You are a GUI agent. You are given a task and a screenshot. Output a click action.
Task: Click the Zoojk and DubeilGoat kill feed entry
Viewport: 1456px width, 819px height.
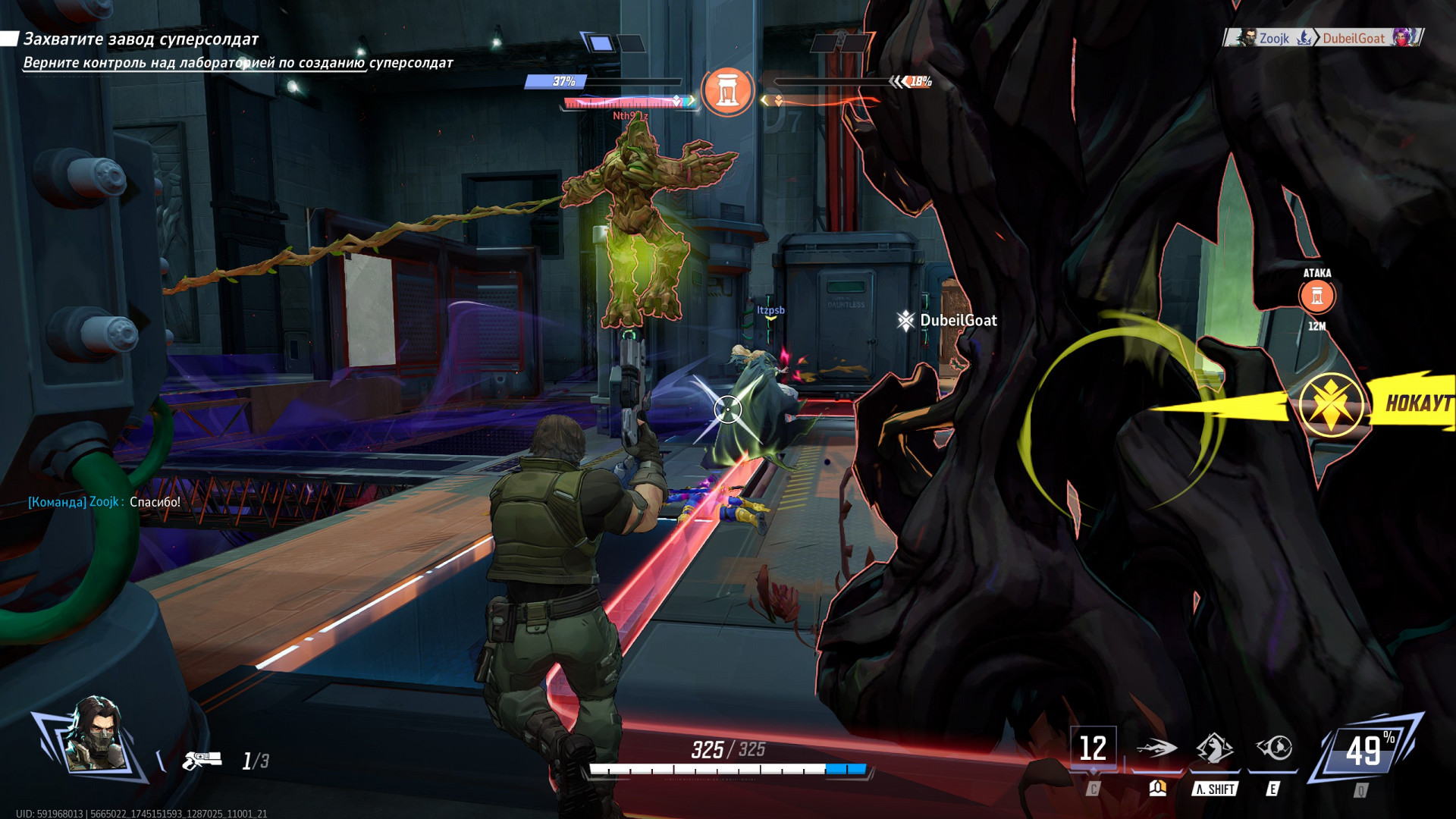pyautogui.click(x=1324, y=38)
